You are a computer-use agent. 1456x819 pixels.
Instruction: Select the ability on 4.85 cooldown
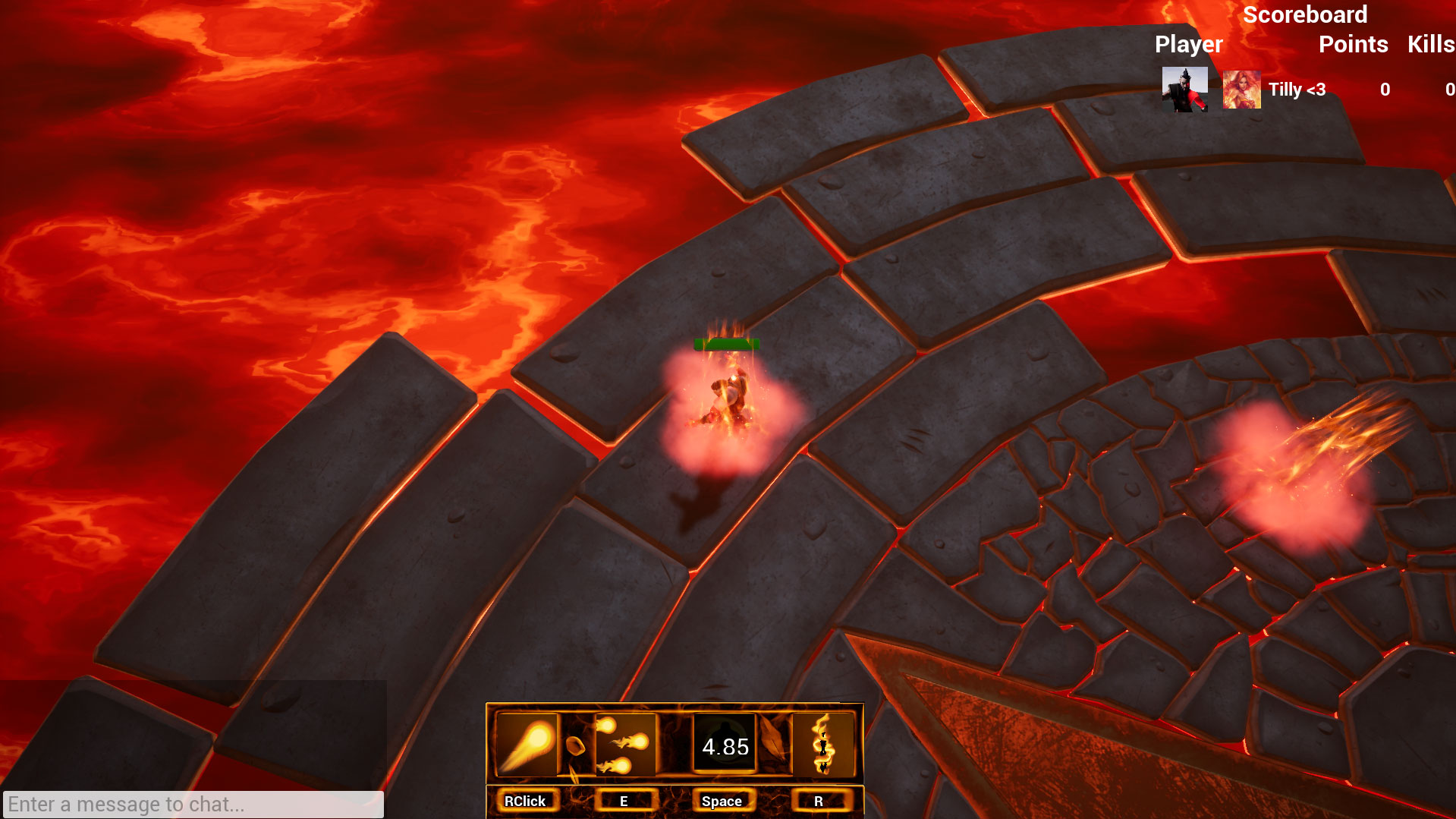click(725, 745)
